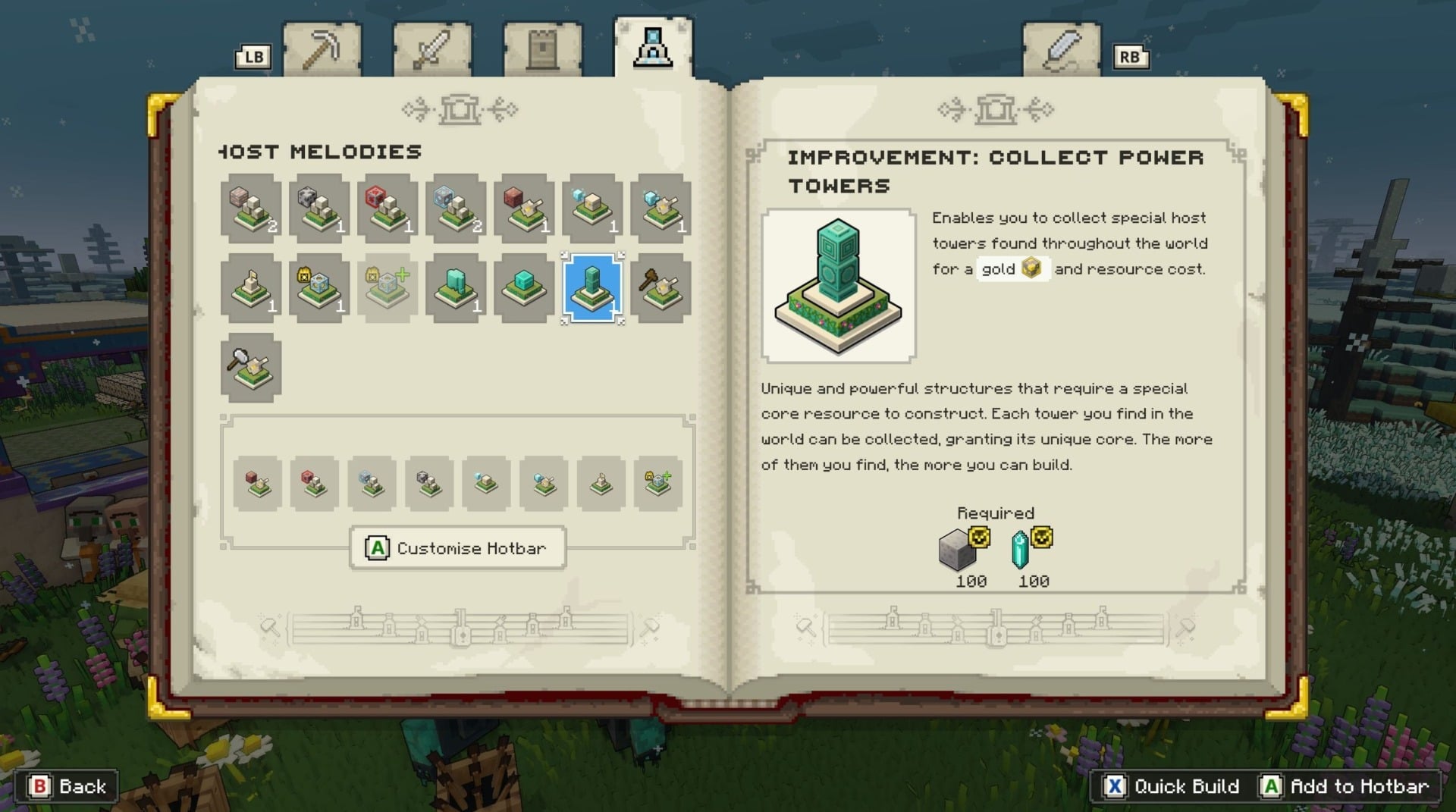Select the stone block melody in top row

(x=318, y=208)
